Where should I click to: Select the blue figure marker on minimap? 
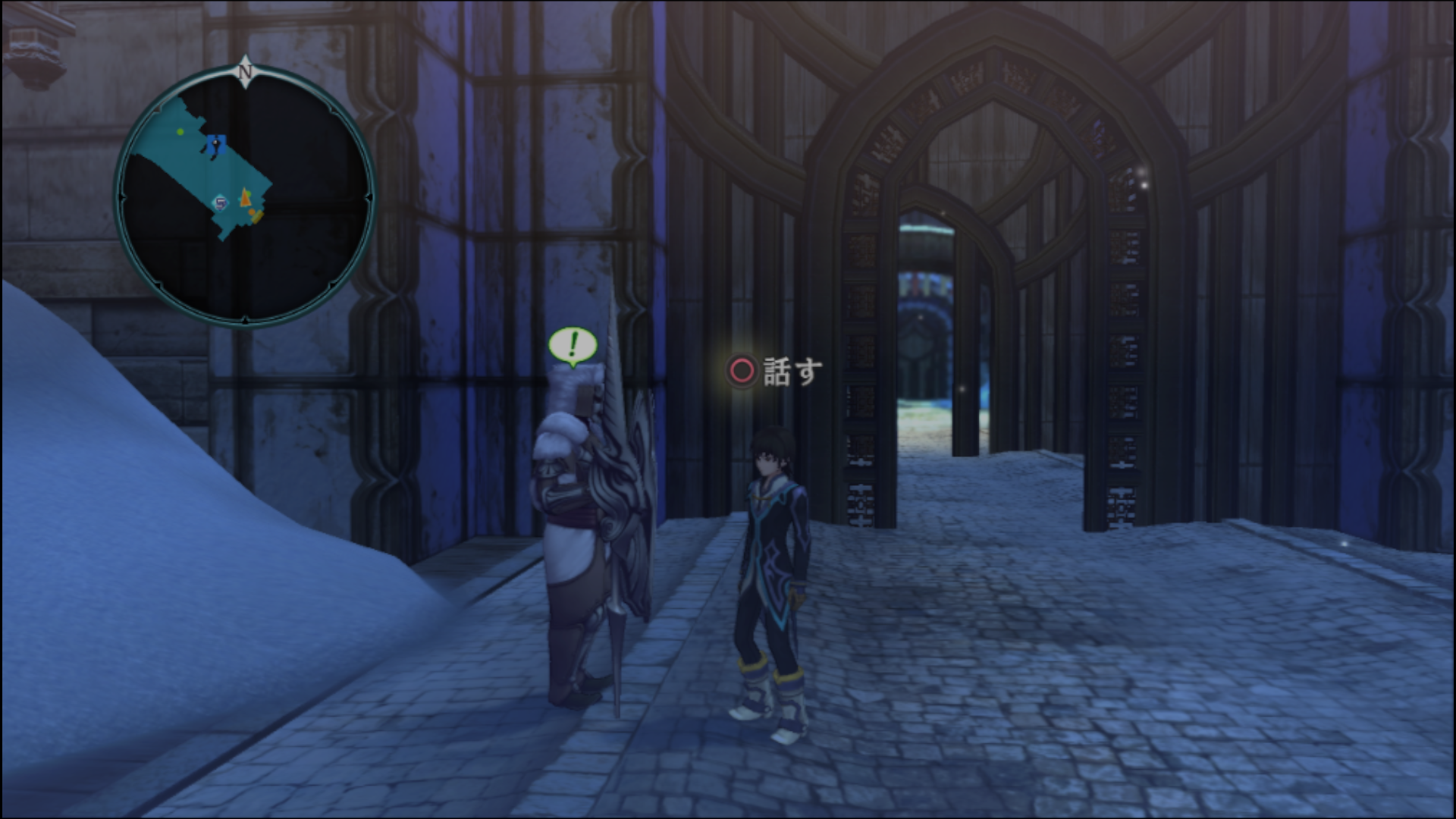pyautogui.click(x=216, y=144)
